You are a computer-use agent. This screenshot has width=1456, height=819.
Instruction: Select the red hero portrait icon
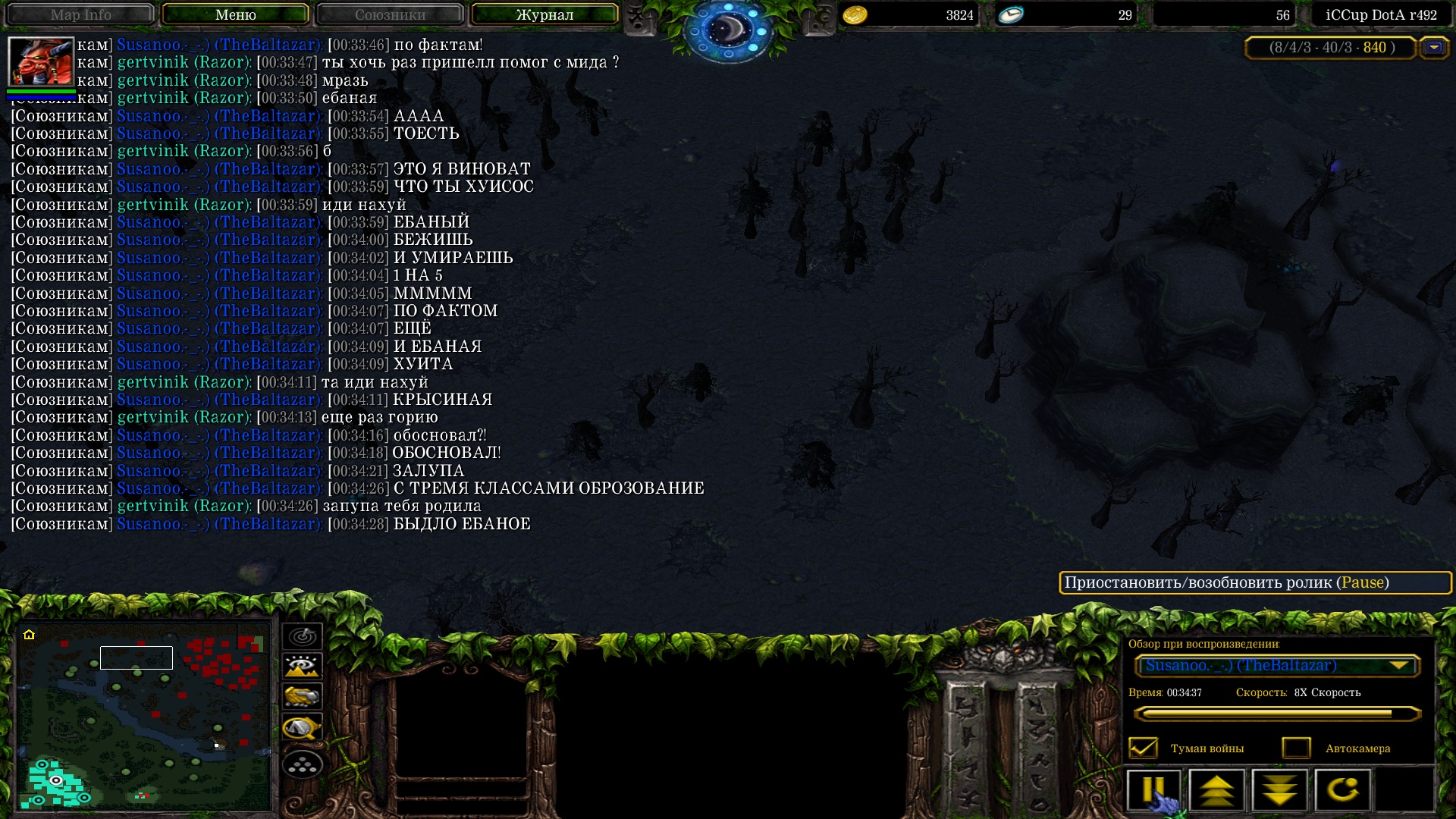click(41, 61)
